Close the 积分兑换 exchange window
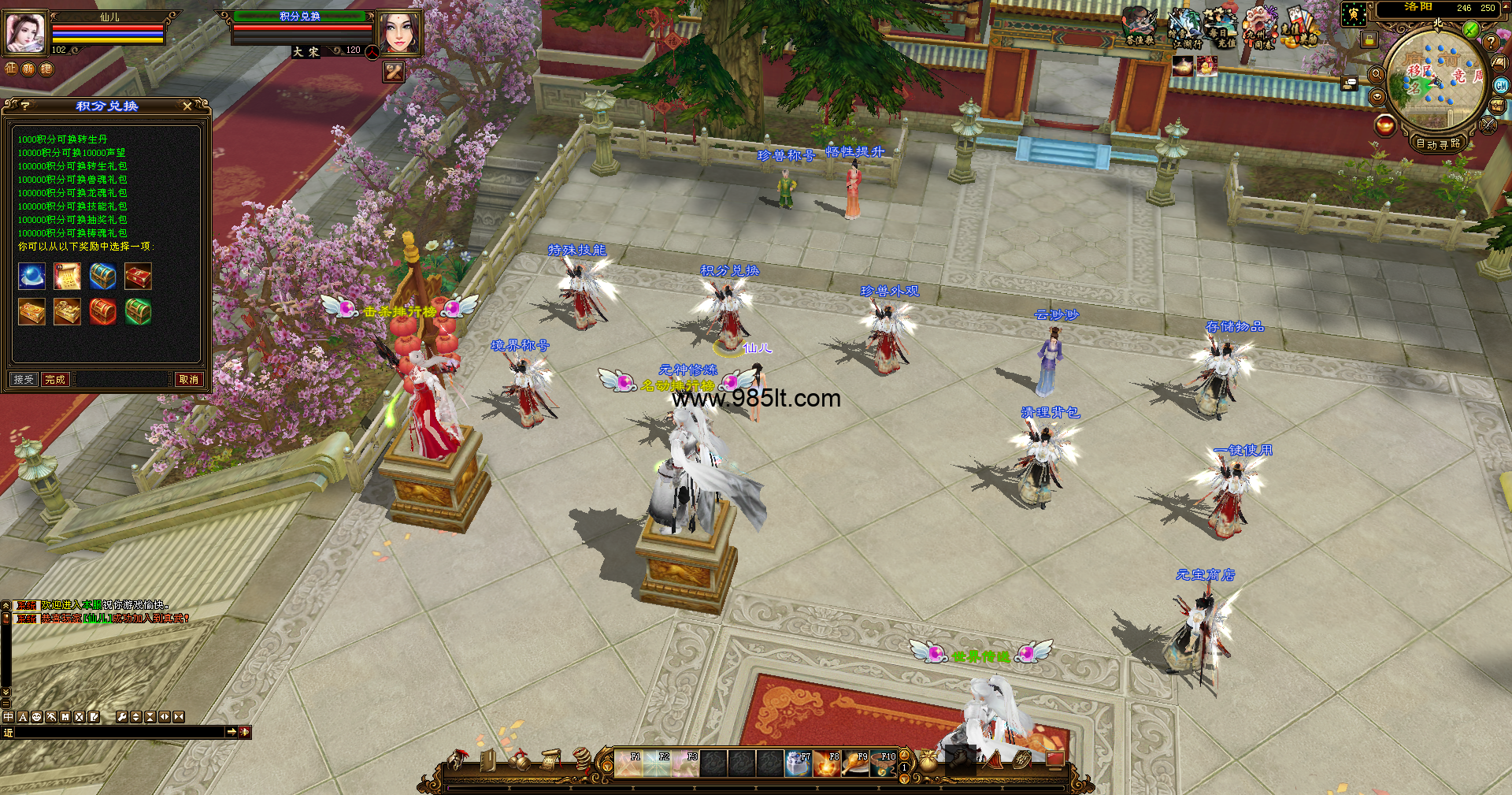This screenshot has width=1512, height=795. pyautogui.click(x=187, y=106)
